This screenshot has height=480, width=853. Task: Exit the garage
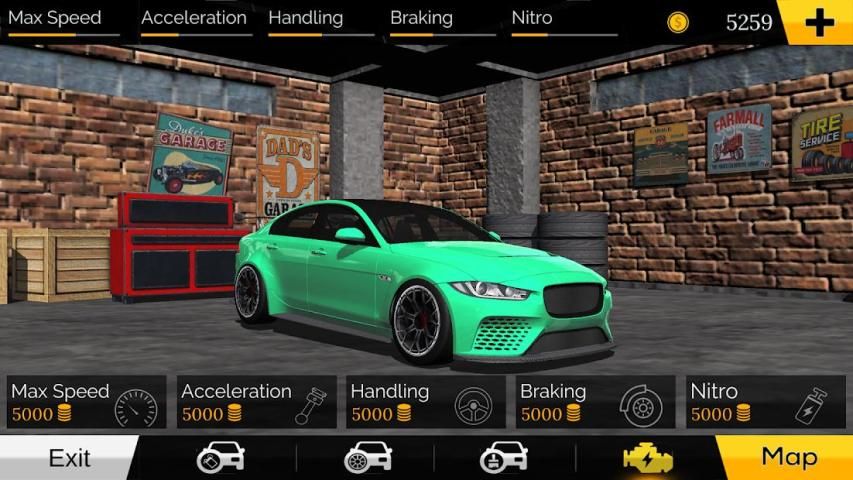[69, 458]
